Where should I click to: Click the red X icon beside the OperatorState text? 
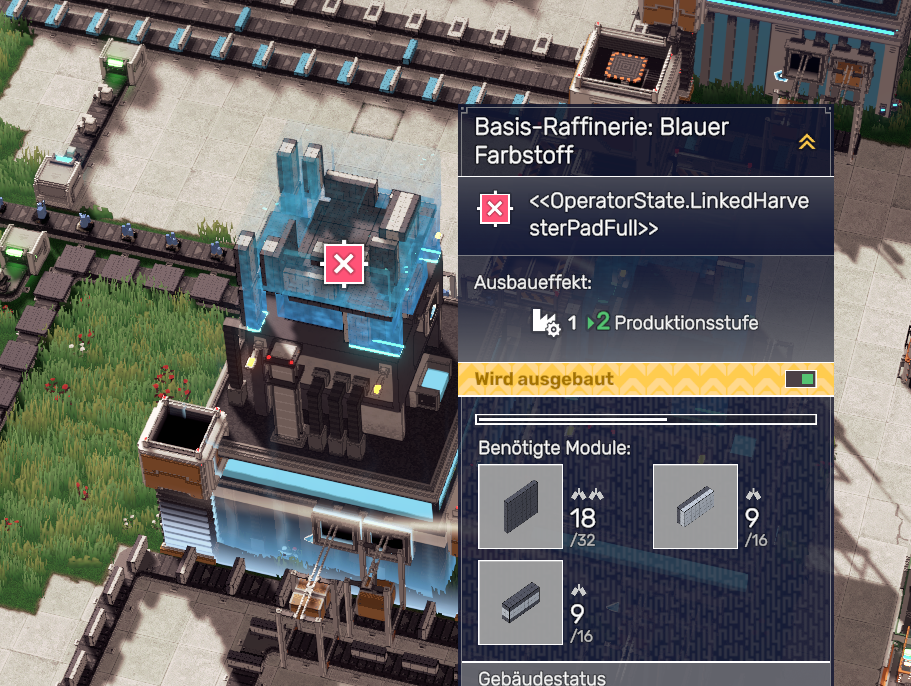click(494, 209)
